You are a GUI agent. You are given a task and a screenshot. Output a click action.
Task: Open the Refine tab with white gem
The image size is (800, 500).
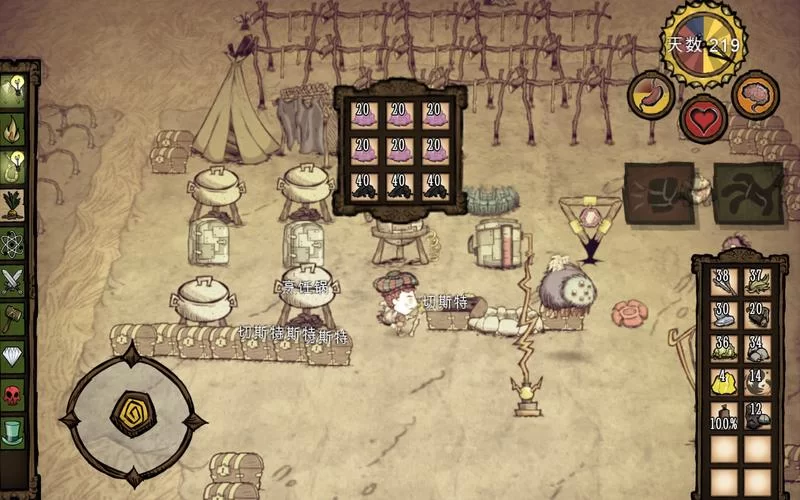pos(13,357)
